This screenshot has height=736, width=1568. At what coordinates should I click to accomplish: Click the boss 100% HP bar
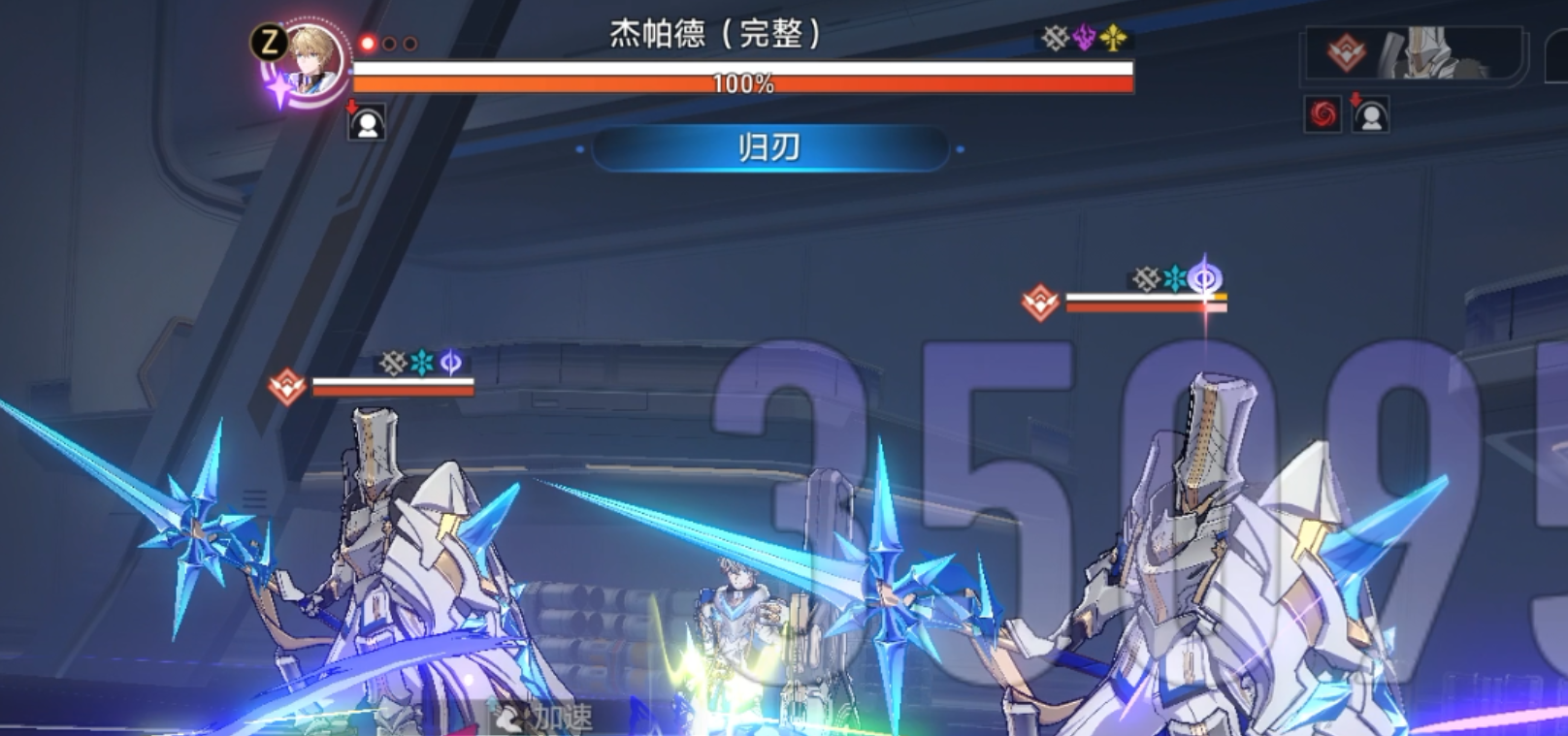(x=742, y=82)
